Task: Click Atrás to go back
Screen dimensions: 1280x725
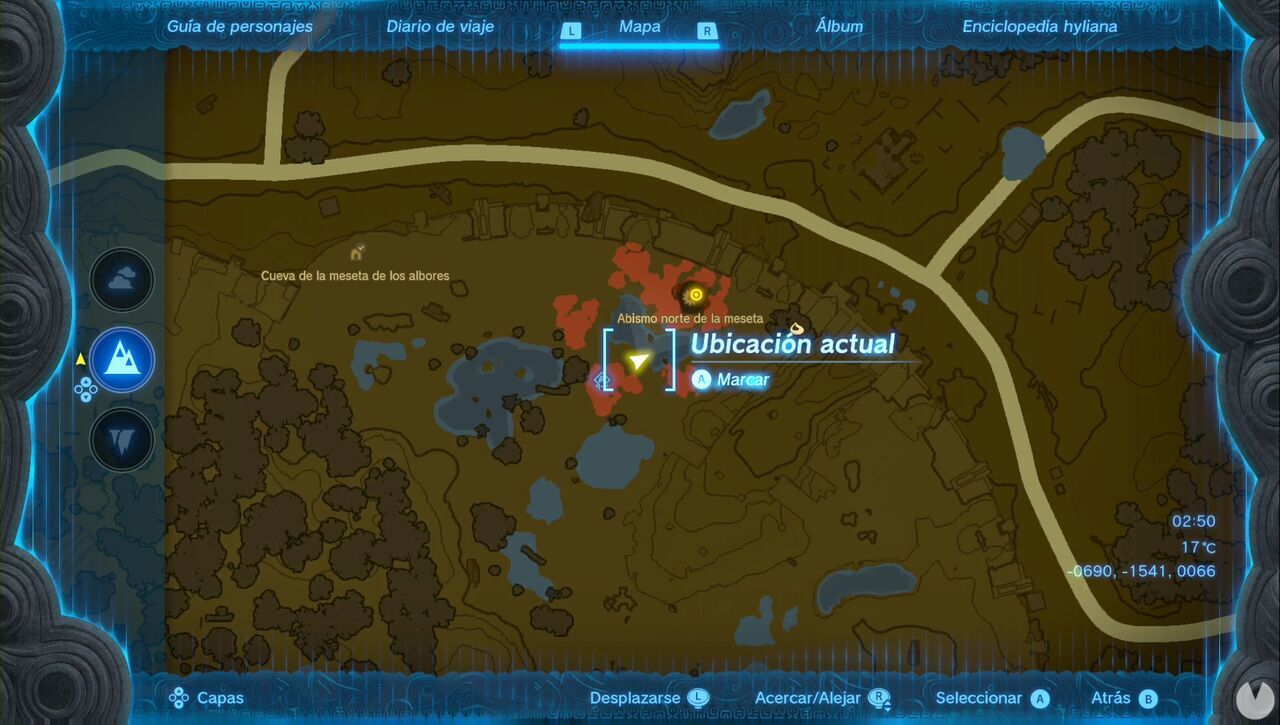Action: coord(1113,697)
